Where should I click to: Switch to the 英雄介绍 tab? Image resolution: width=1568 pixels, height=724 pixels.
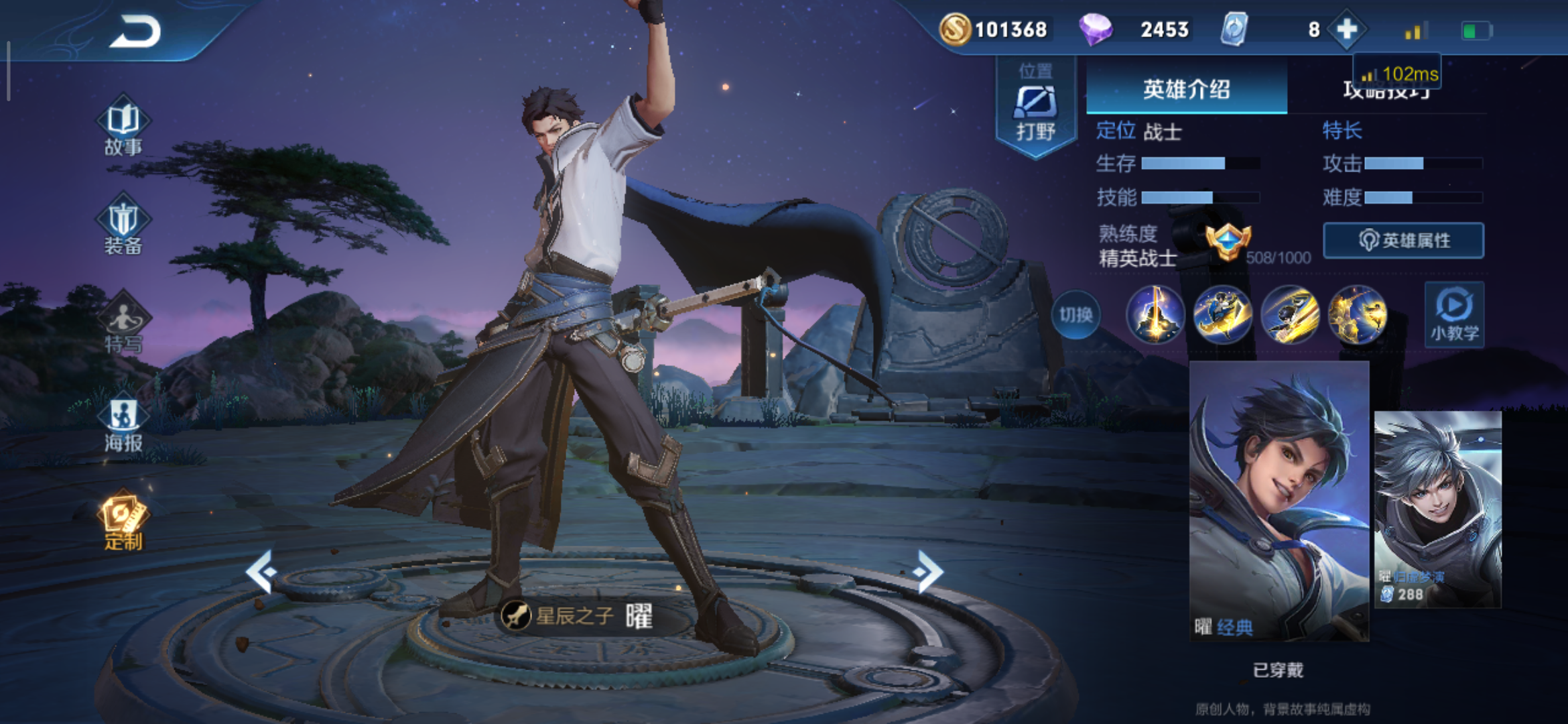[x=1186, y=89]
